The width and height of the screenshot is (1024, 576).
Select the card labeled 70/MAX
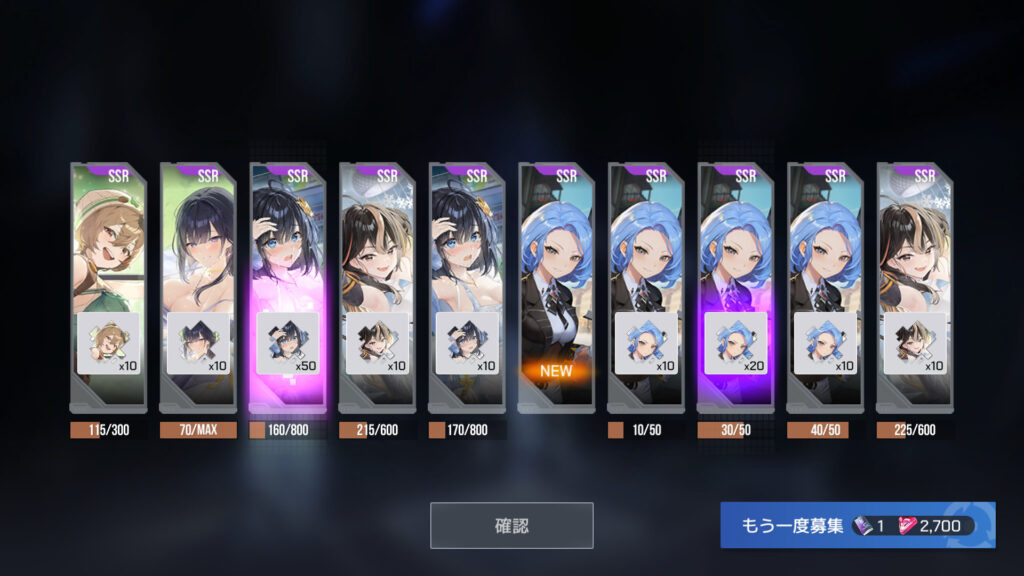pyautogui.click(x=198, y=285)
